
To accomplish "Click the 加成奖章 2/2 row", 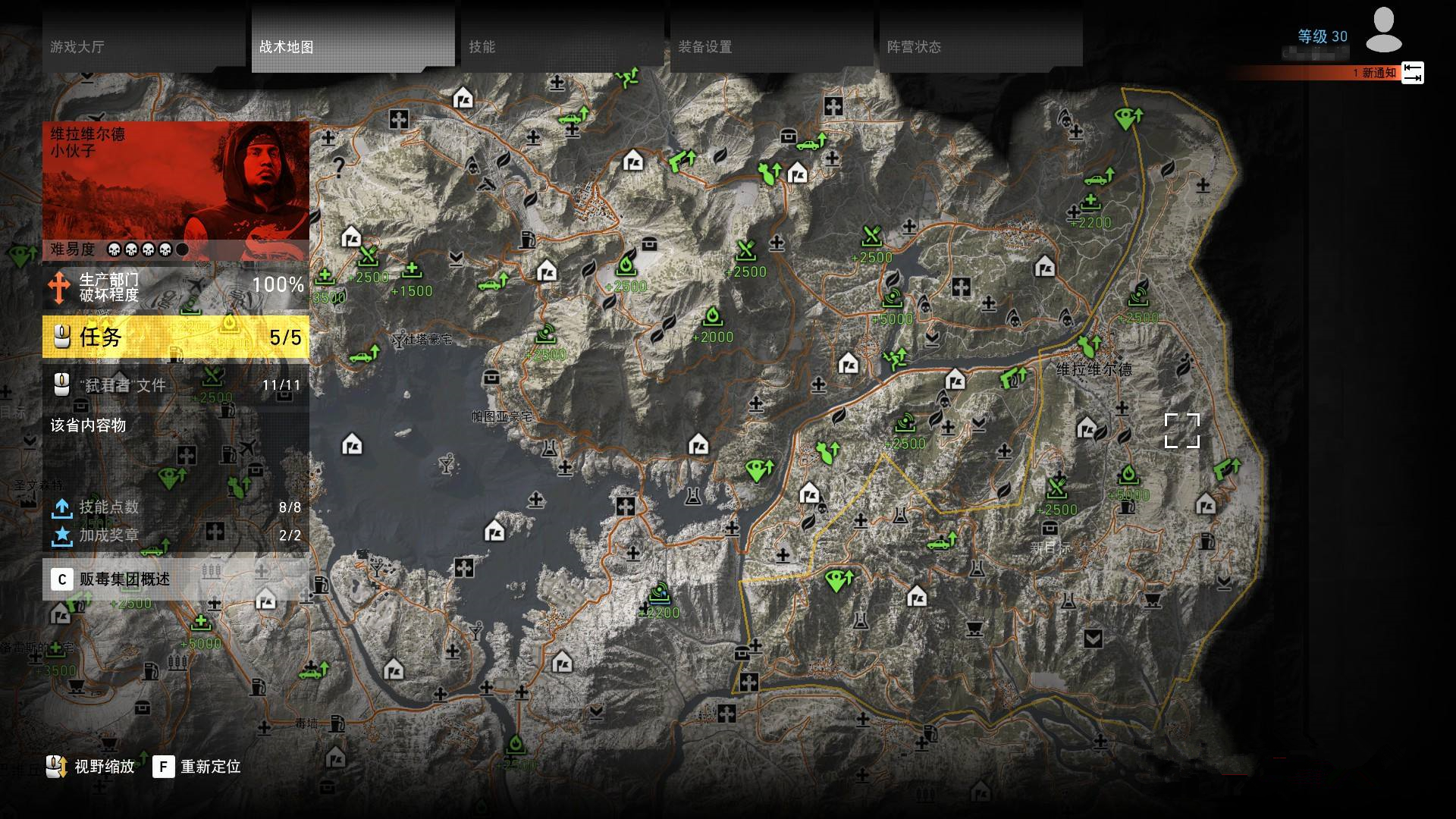I will (x=176, y=535).
